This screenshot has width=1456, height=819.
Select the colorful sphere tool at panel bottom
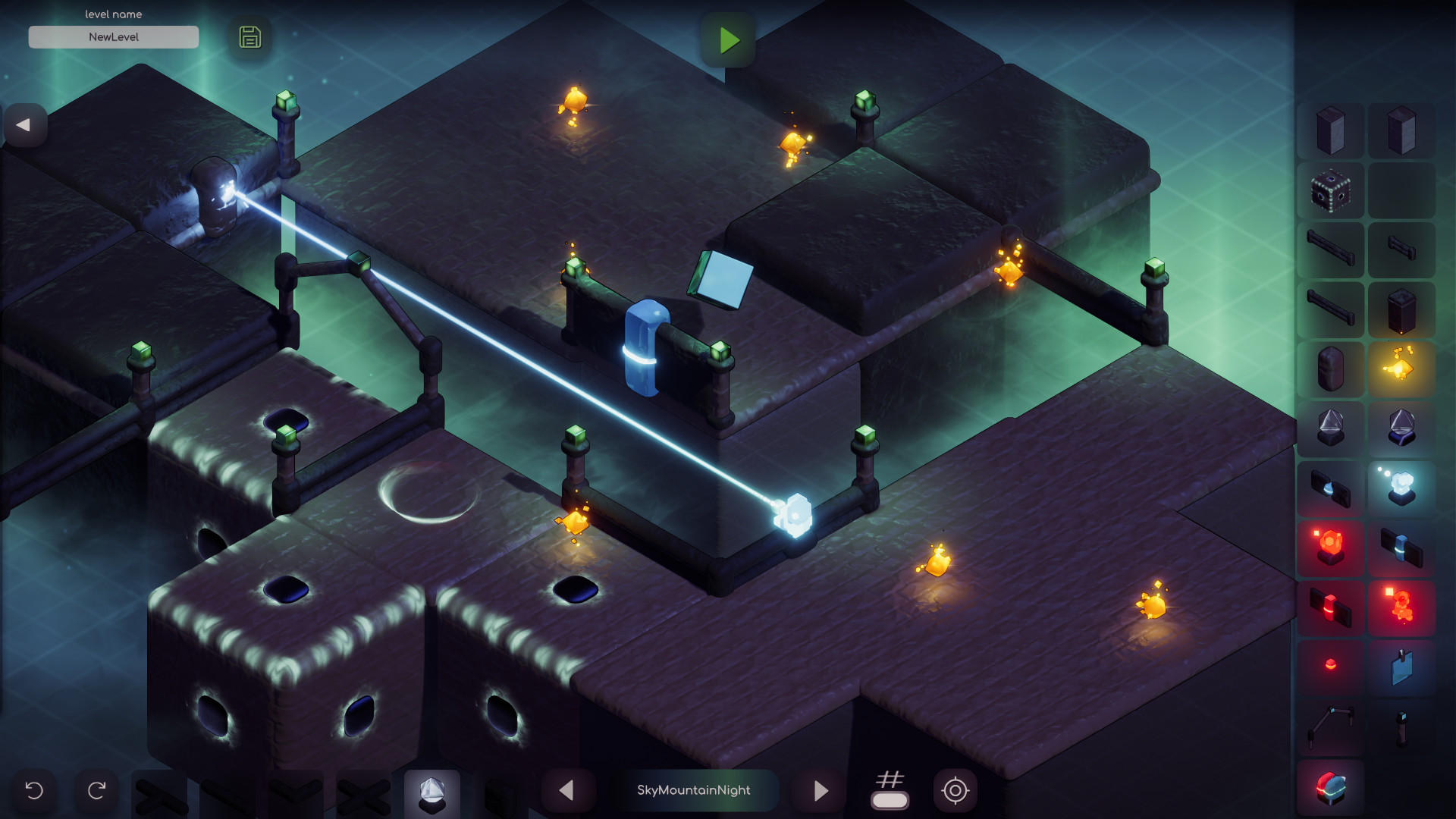(1331, 789)
